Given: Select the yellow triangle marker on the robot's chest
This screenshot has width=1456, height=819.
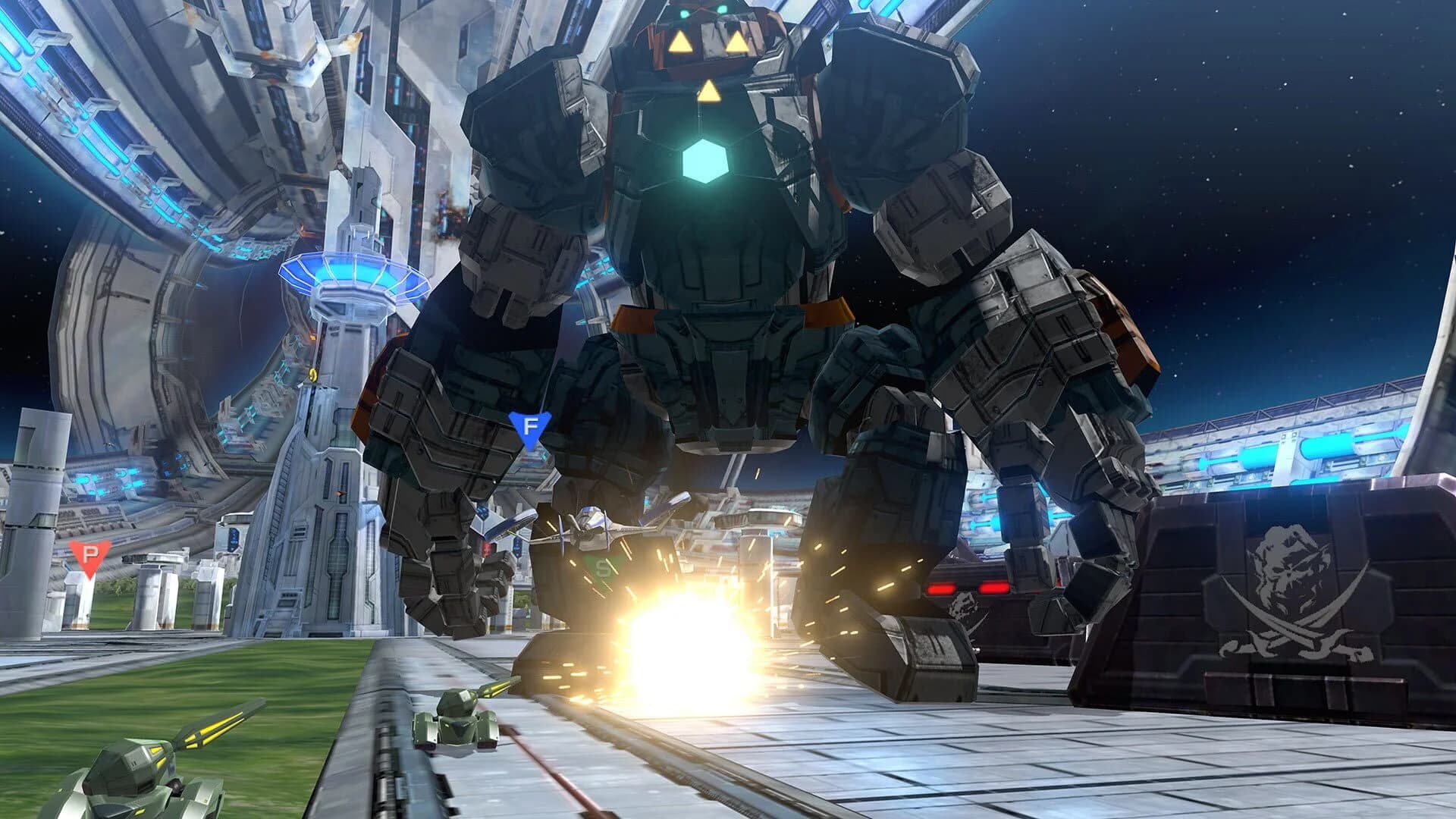Looking at the screenshot, I should (709, 92).
